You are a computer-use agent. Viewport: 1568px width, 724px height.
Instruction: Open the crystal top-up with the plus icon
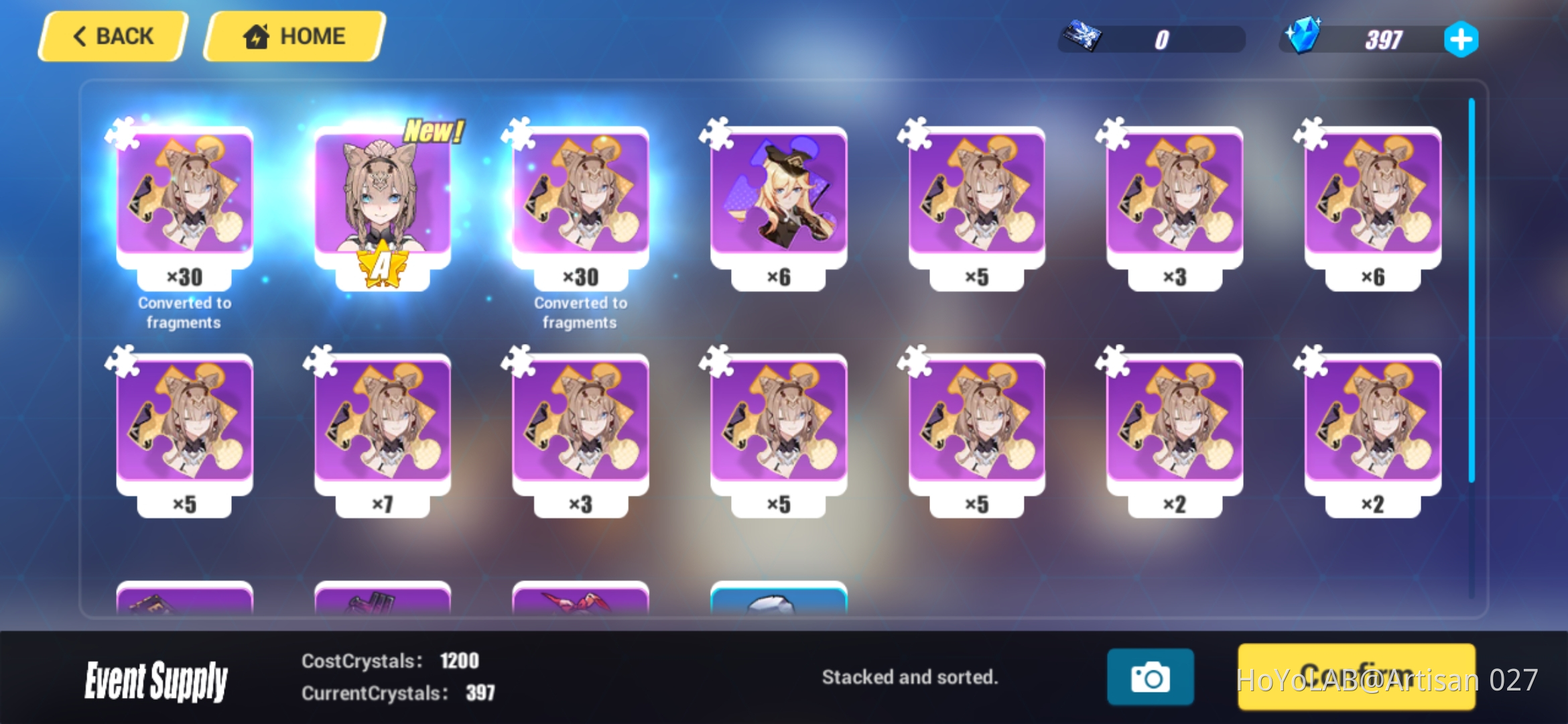1461,39
